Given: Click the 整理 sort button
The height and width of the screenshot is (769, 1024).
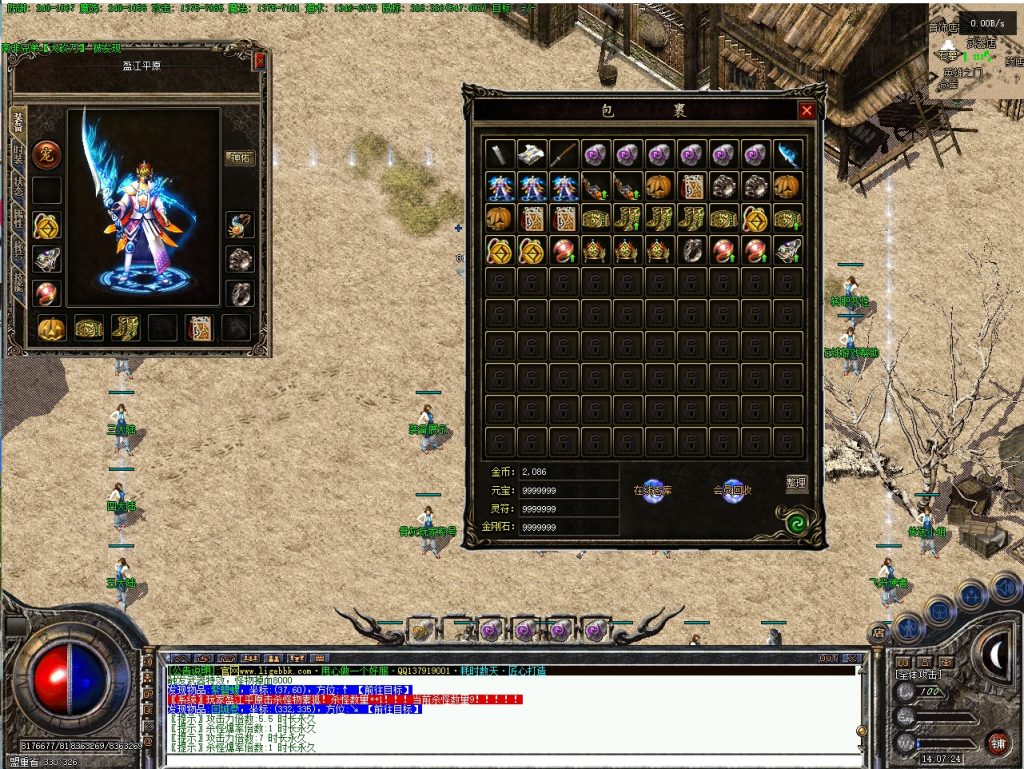Looking at the screenshot, I should (796, 483).
